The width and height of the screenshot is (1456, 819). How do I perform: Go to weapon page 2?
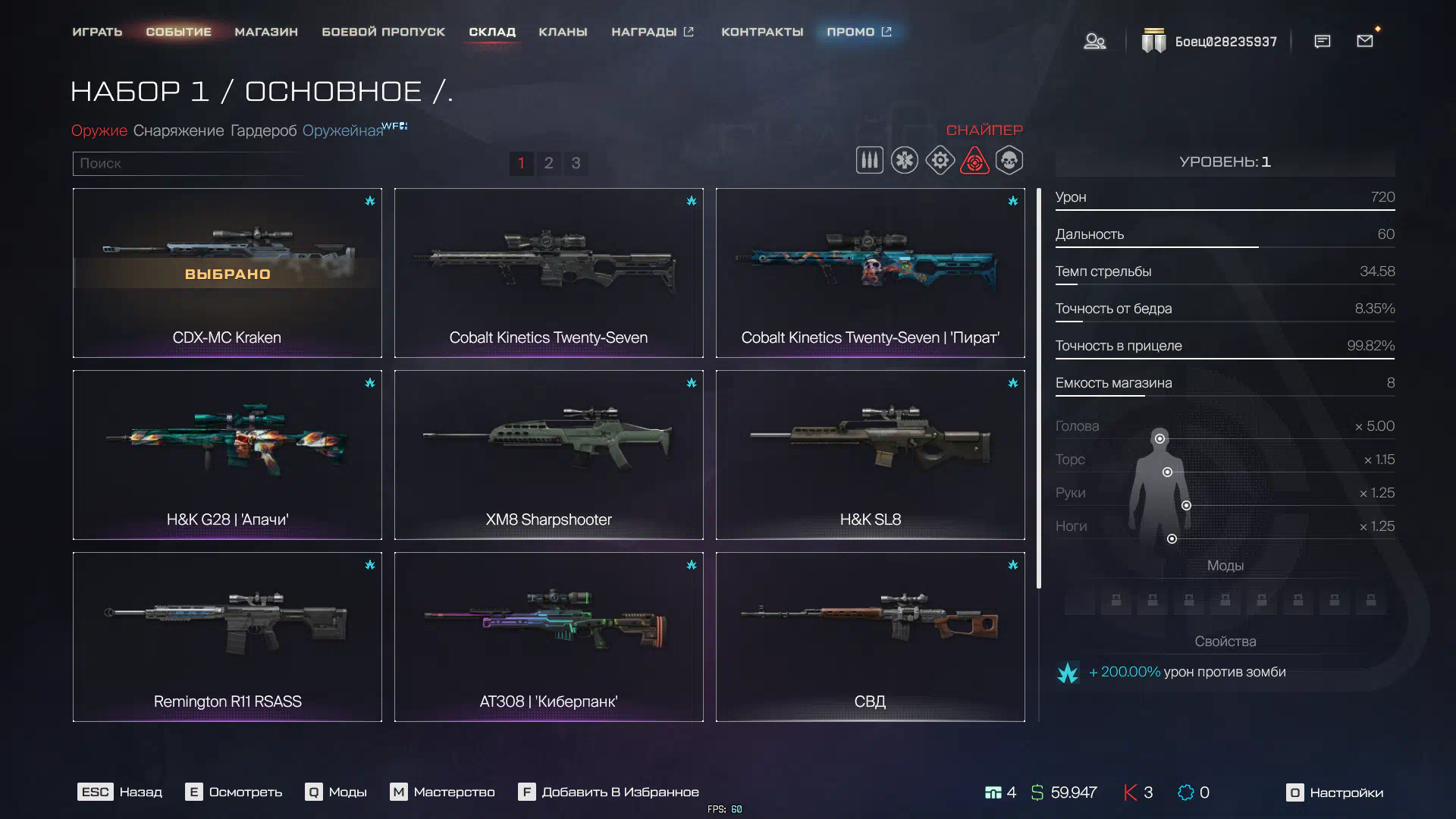tap(548, 163)
